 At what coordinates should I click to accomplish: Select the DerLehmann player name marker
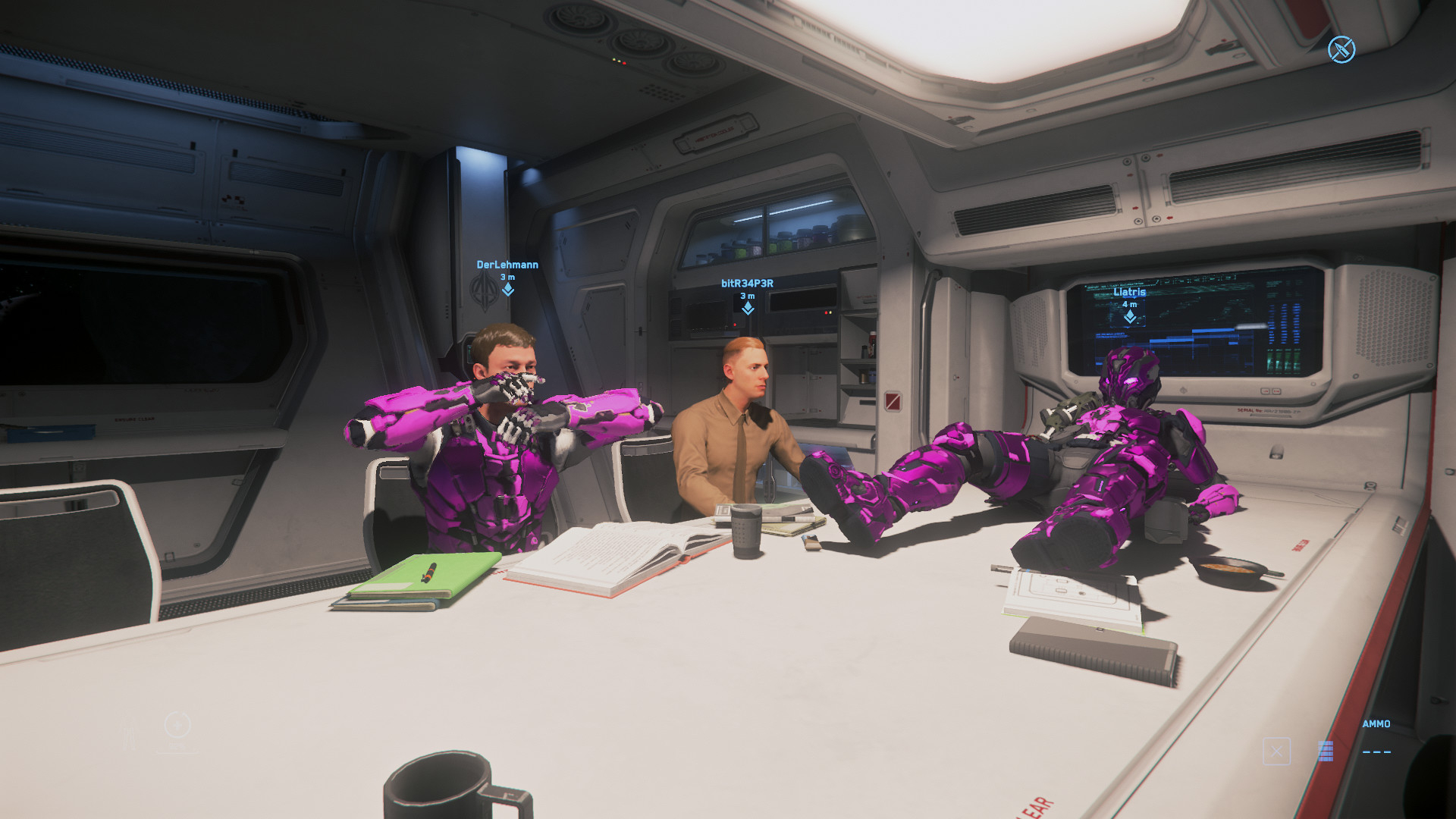point(507,265)
